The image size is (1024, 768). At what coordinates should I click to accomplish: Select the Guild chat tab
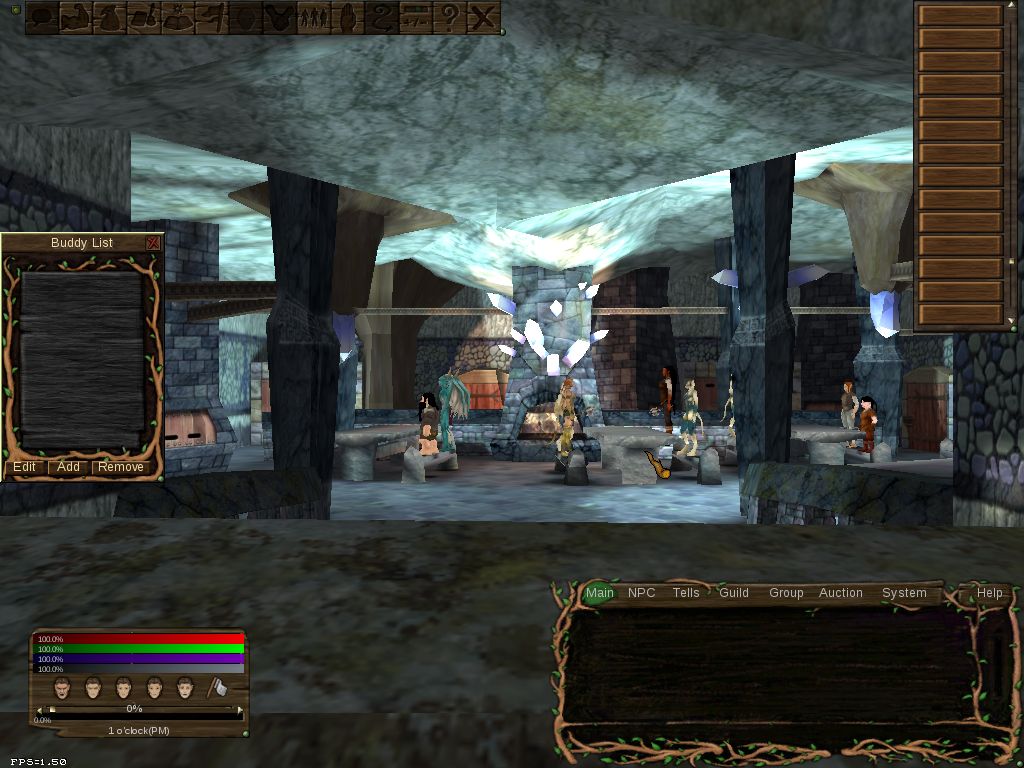pos(734,593)
